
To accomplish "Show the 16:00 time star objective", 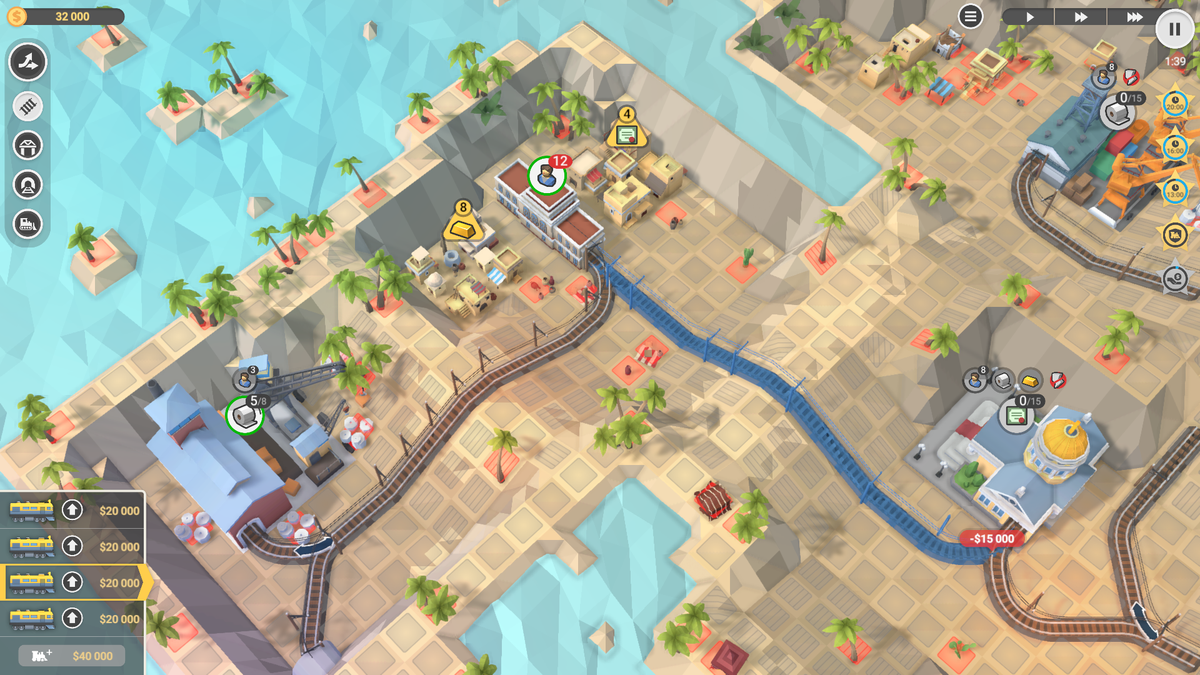I will click(1174, 147).
